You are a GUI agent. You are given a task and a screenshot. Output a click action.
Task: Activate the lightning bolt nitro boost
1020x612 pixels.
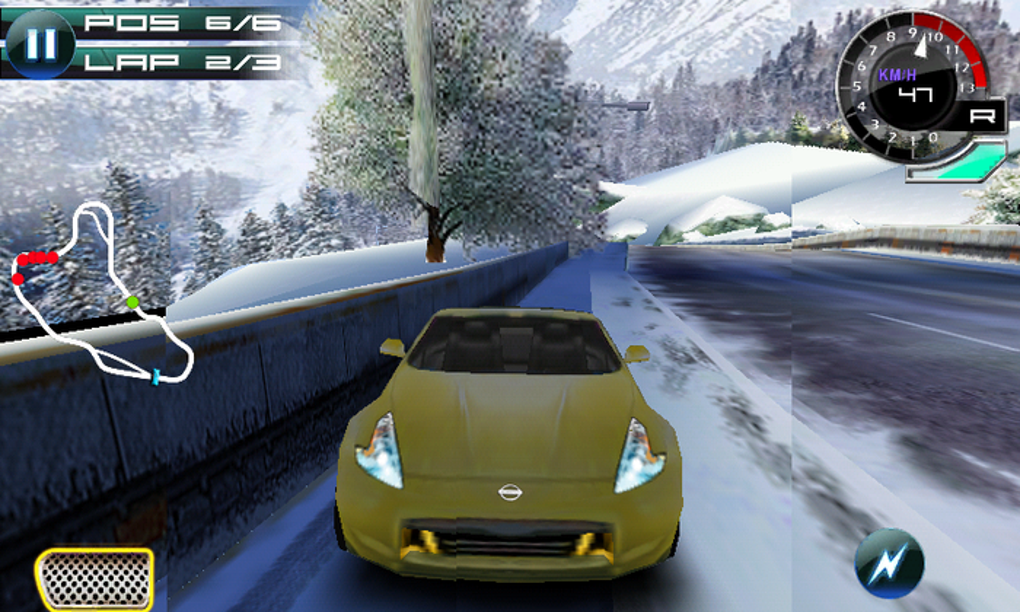click(x=889, y=563)
